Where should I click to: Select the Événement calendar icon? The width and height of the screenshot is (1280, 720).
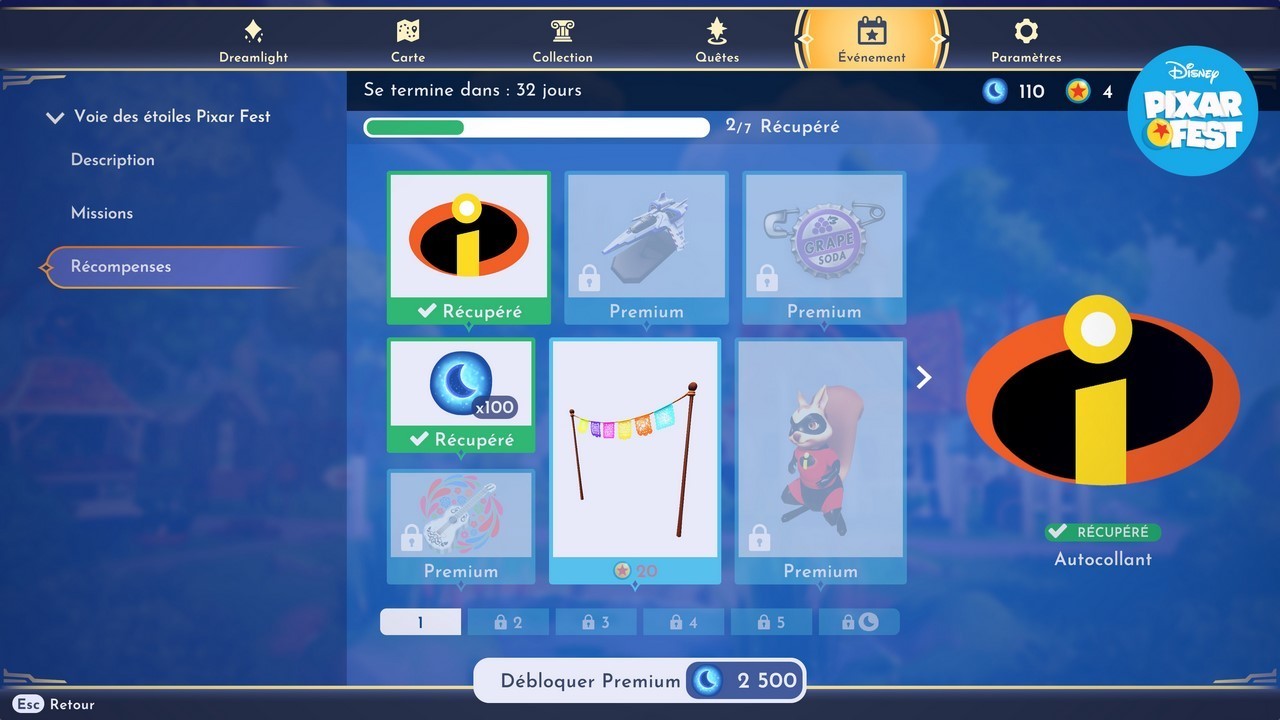[x=871, y=33]
